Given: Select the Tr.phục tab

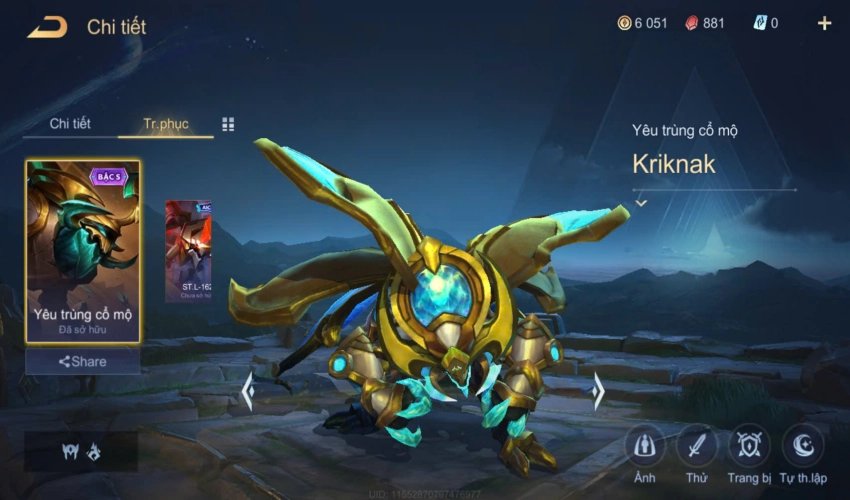Looking at the screenshot, I should 165,124.
